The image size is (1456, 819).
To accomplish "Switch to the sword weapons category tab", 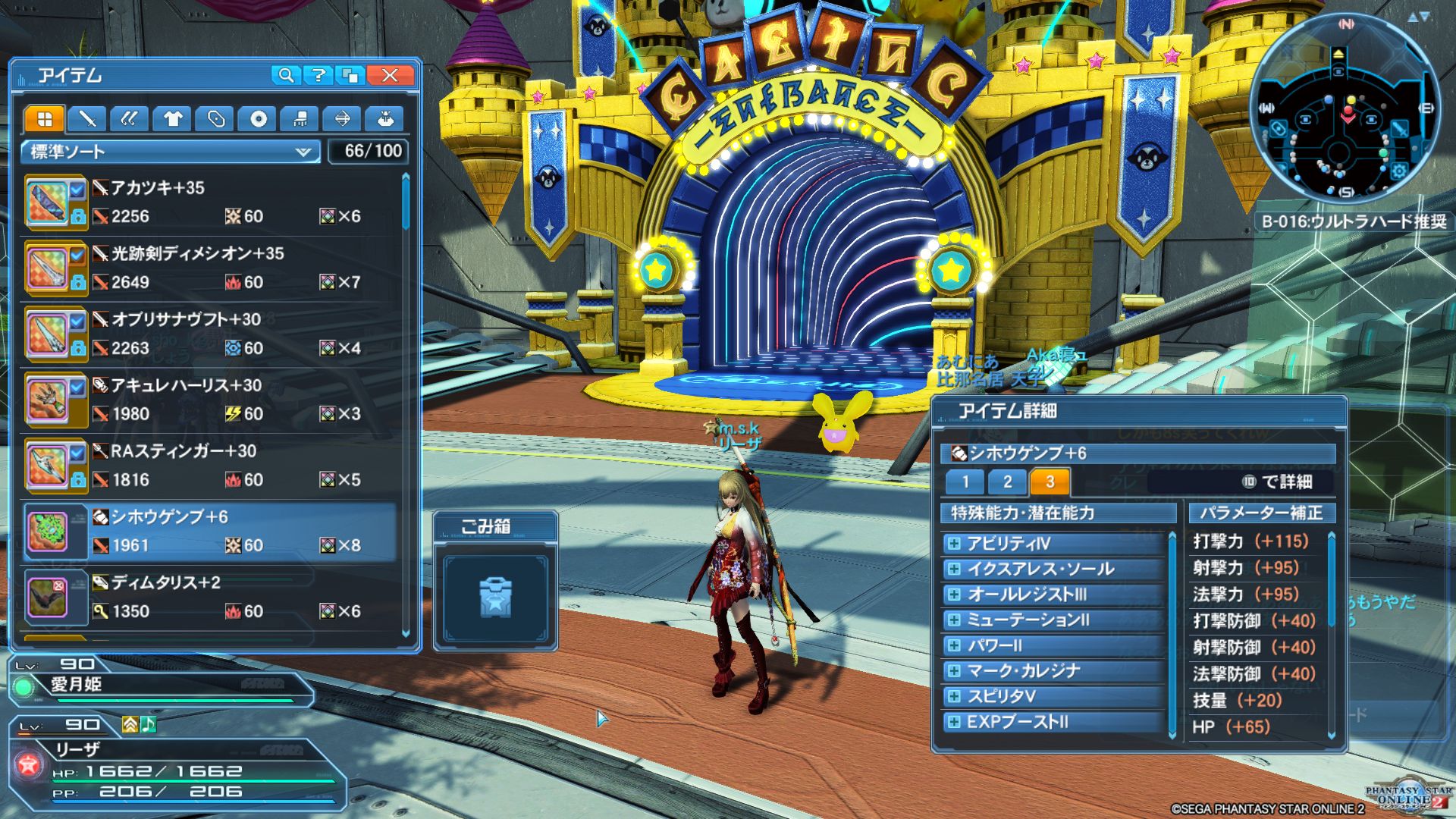I will [x=87, y=119].
